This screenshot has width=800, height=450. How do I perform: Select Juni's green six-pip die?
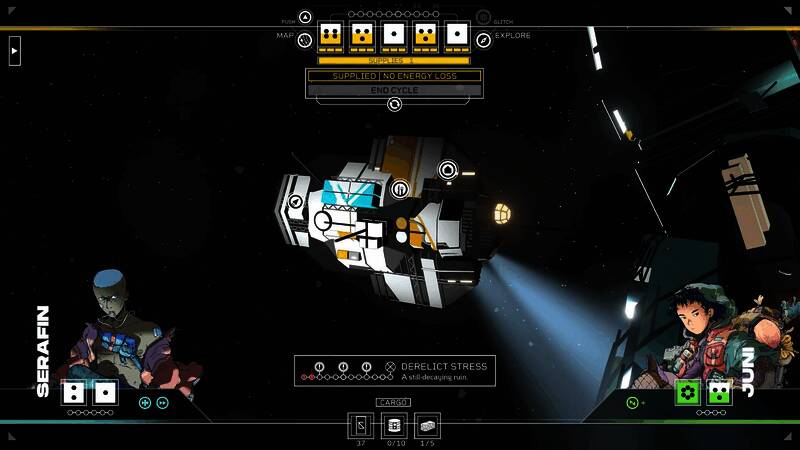point(687,392)
